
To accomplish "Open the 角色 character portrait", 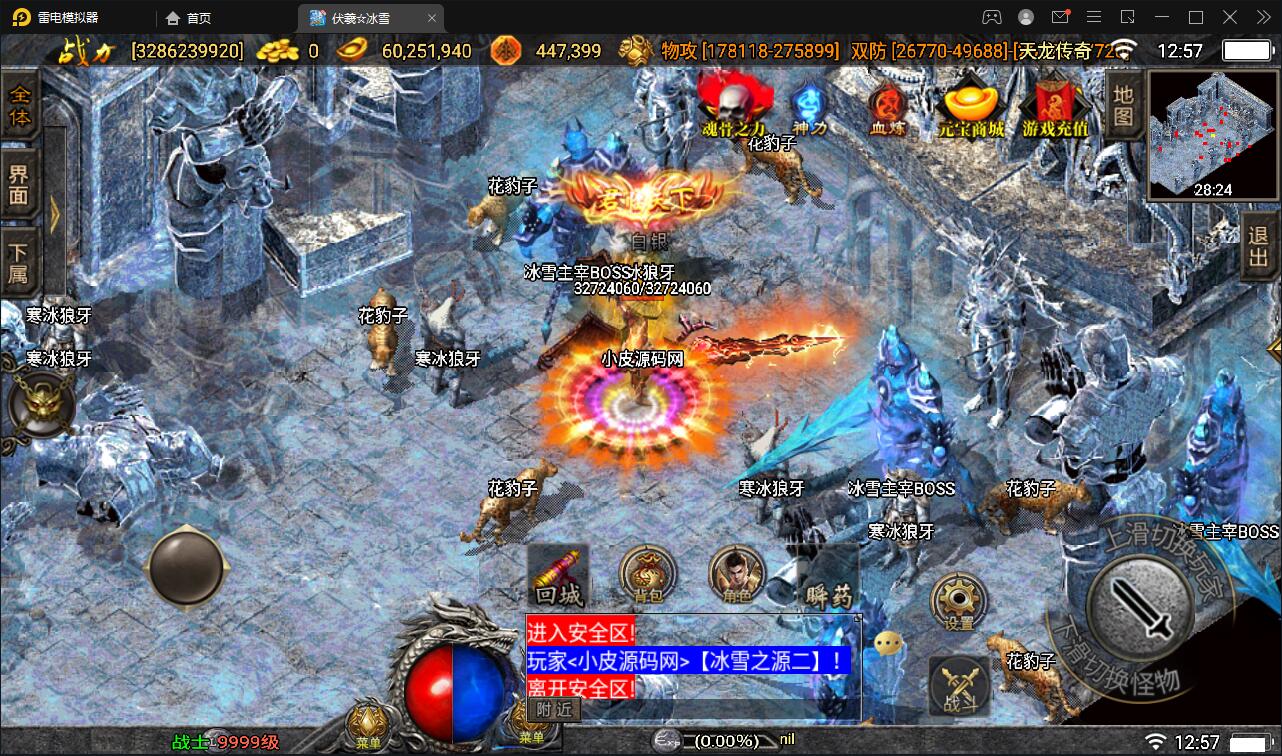I will (736, 576).
